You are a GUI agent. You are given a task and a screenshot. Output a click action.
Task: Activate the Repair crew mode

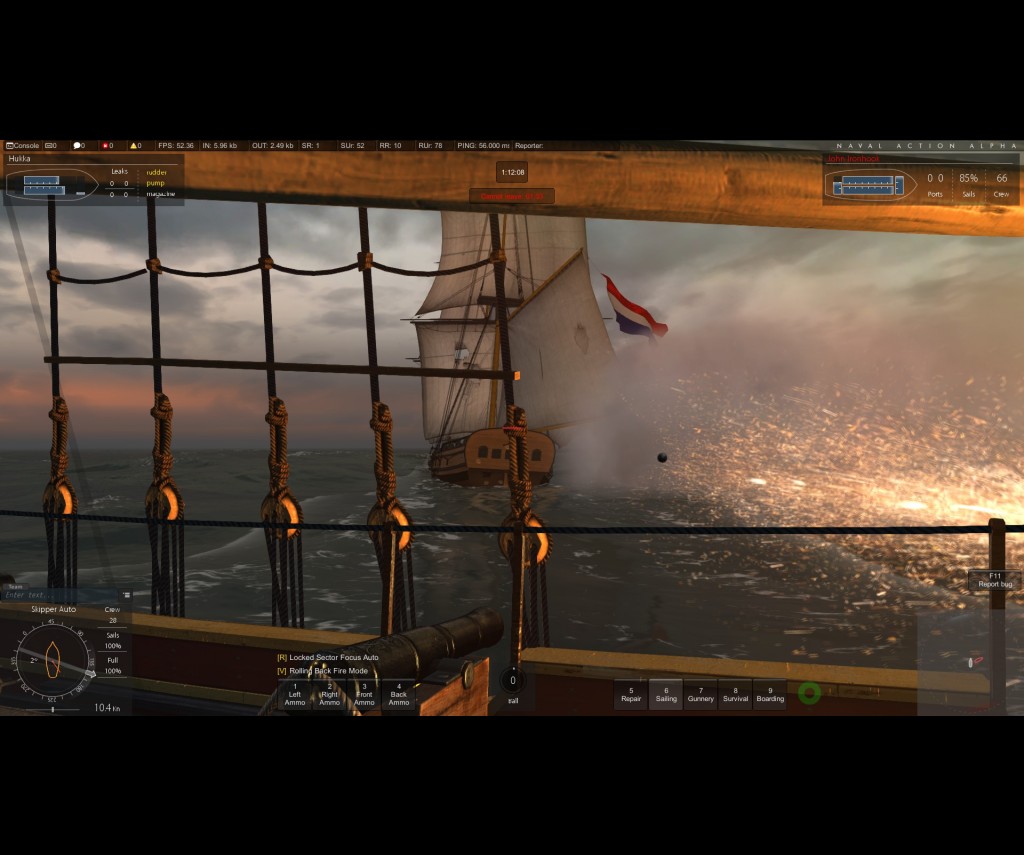coord(631,694)
